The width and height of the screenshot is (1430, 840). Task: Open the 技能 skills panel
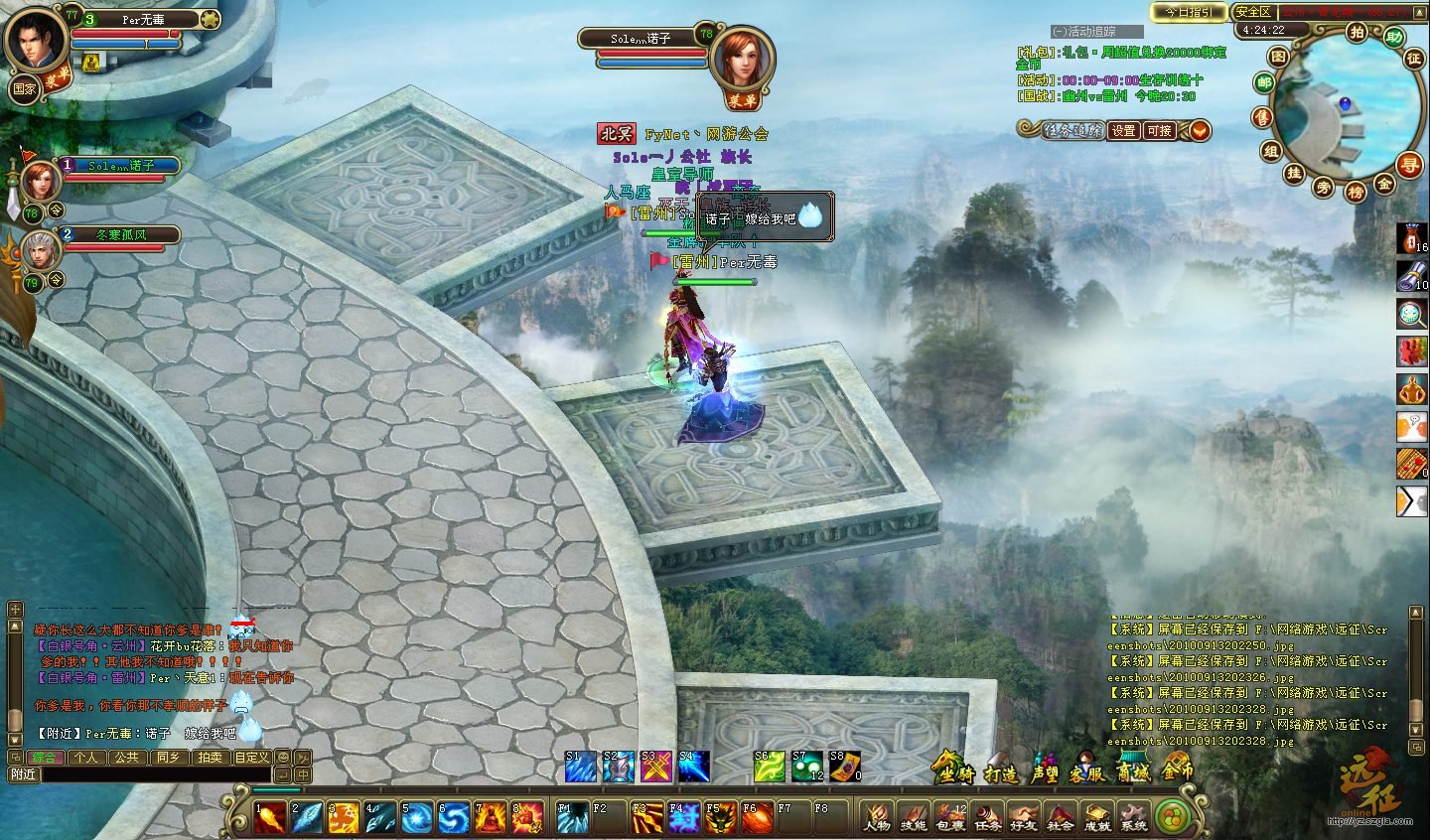[x=914, y=816]
